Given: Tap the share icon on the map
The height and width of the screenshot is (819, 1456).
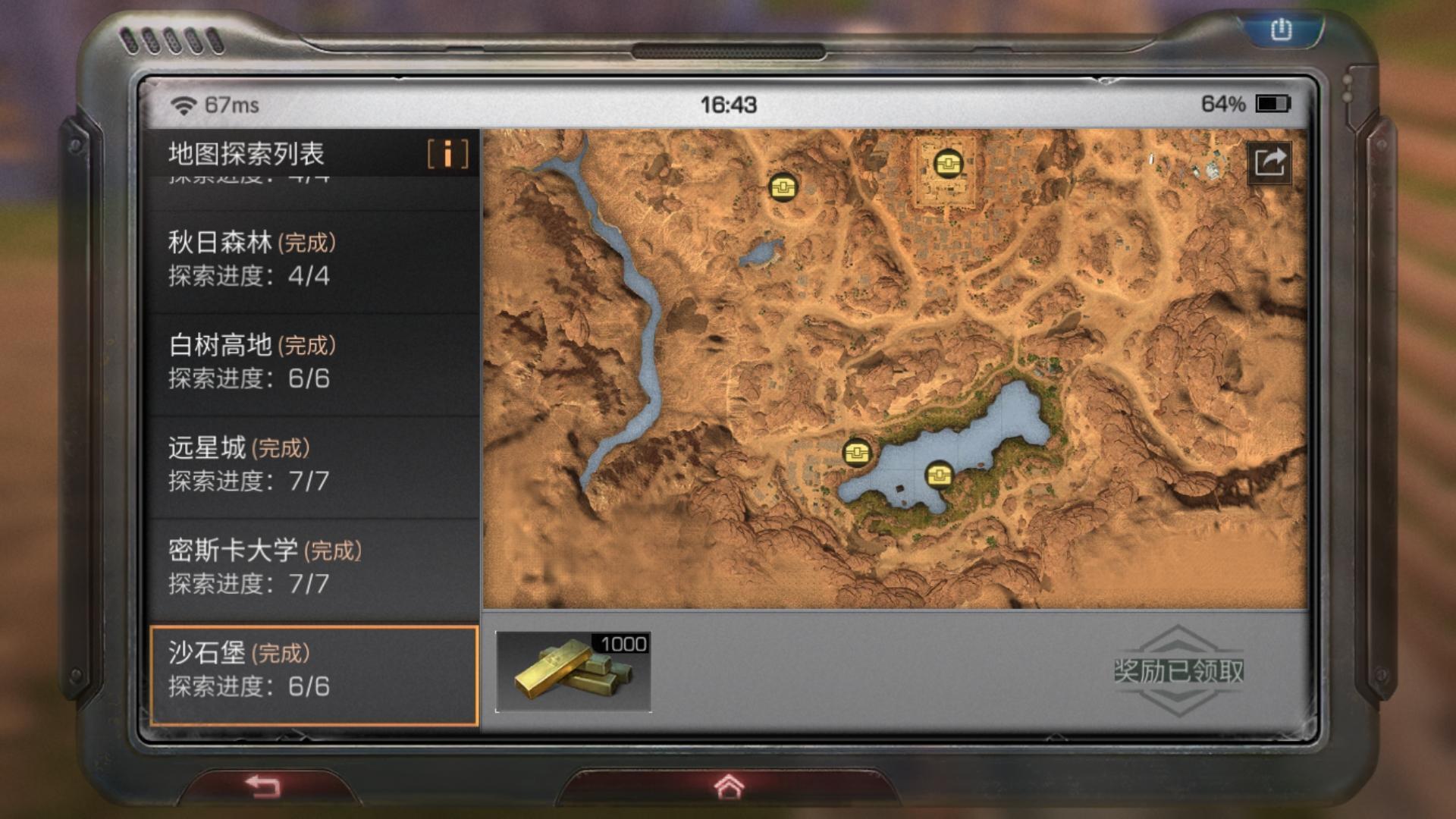Looking at the screenshot, I should point(1269,162).
